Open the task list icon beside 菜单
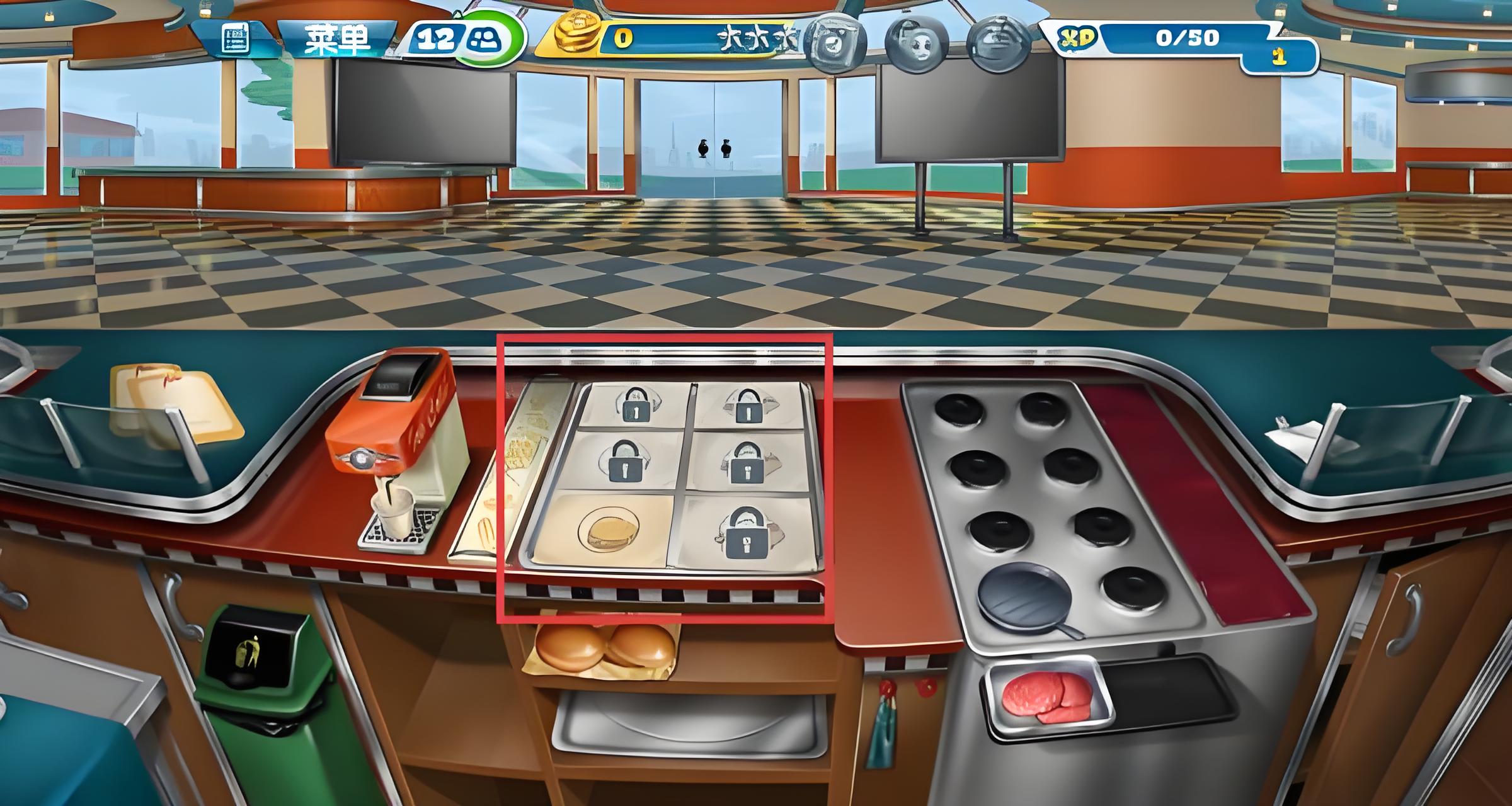1512x806 pixels. pos(236,39)
